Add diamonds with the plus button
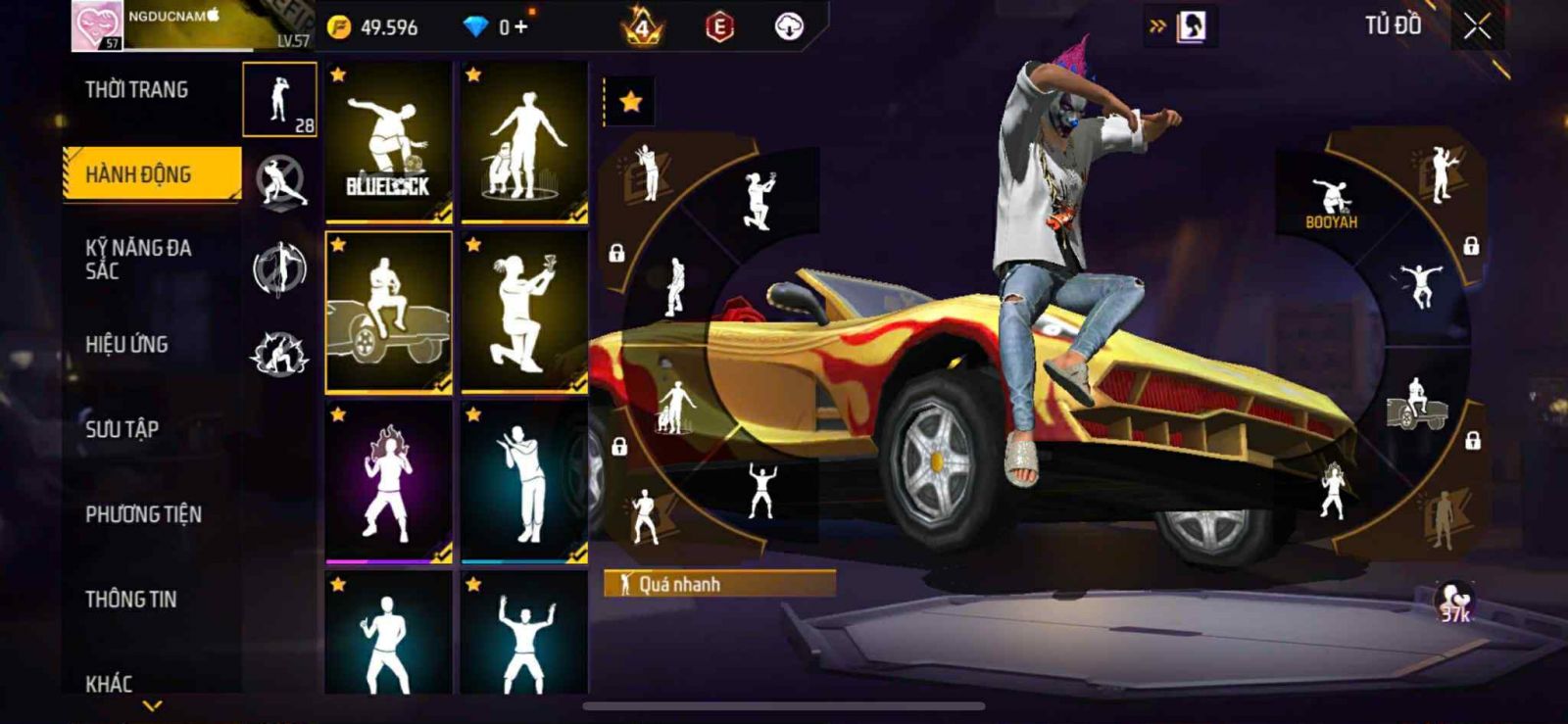Screen dimensions: 1568x724 [x=519, y=27]
